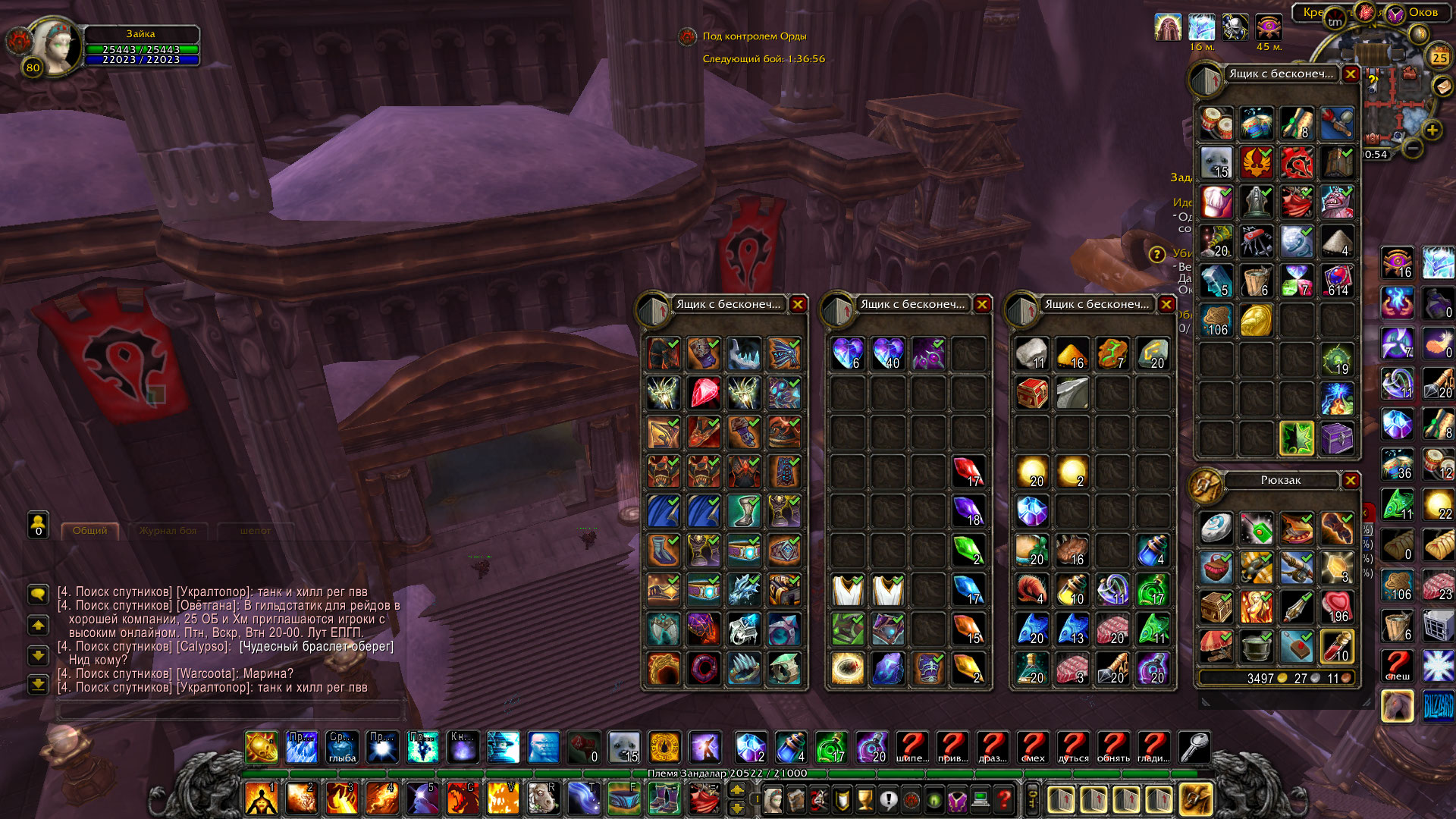1456x819 pixels.
Task: Click the слеш macro button
Action: click(1397, 666)
